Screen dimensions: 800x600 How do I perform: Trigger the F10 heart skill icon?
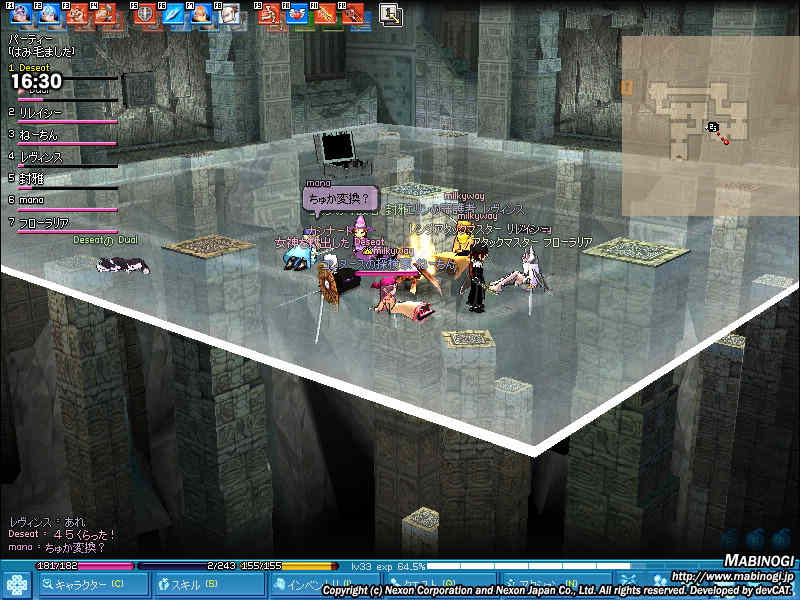(296, 14)
